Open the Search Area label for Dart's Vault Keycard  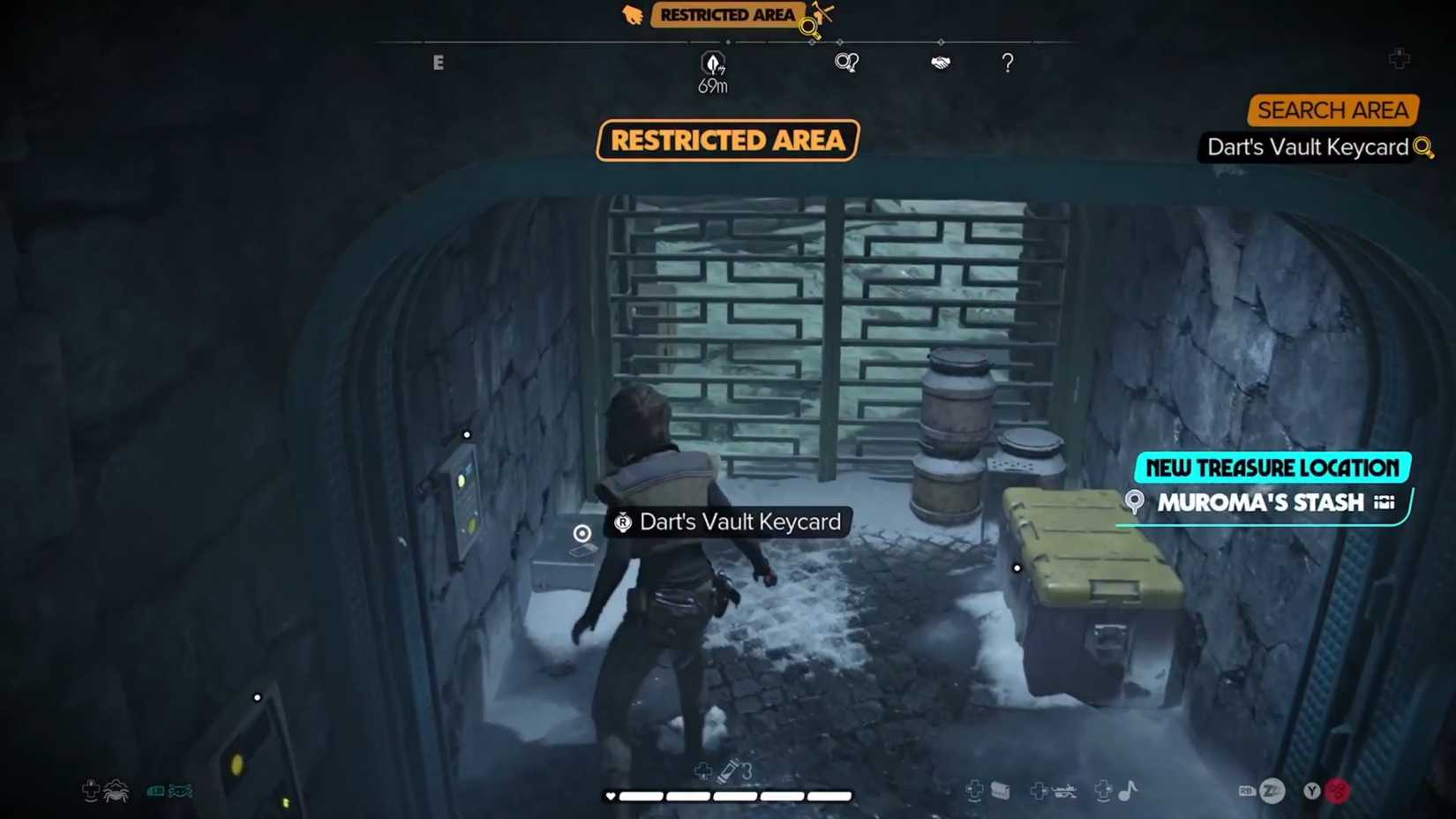point(1333,110)
